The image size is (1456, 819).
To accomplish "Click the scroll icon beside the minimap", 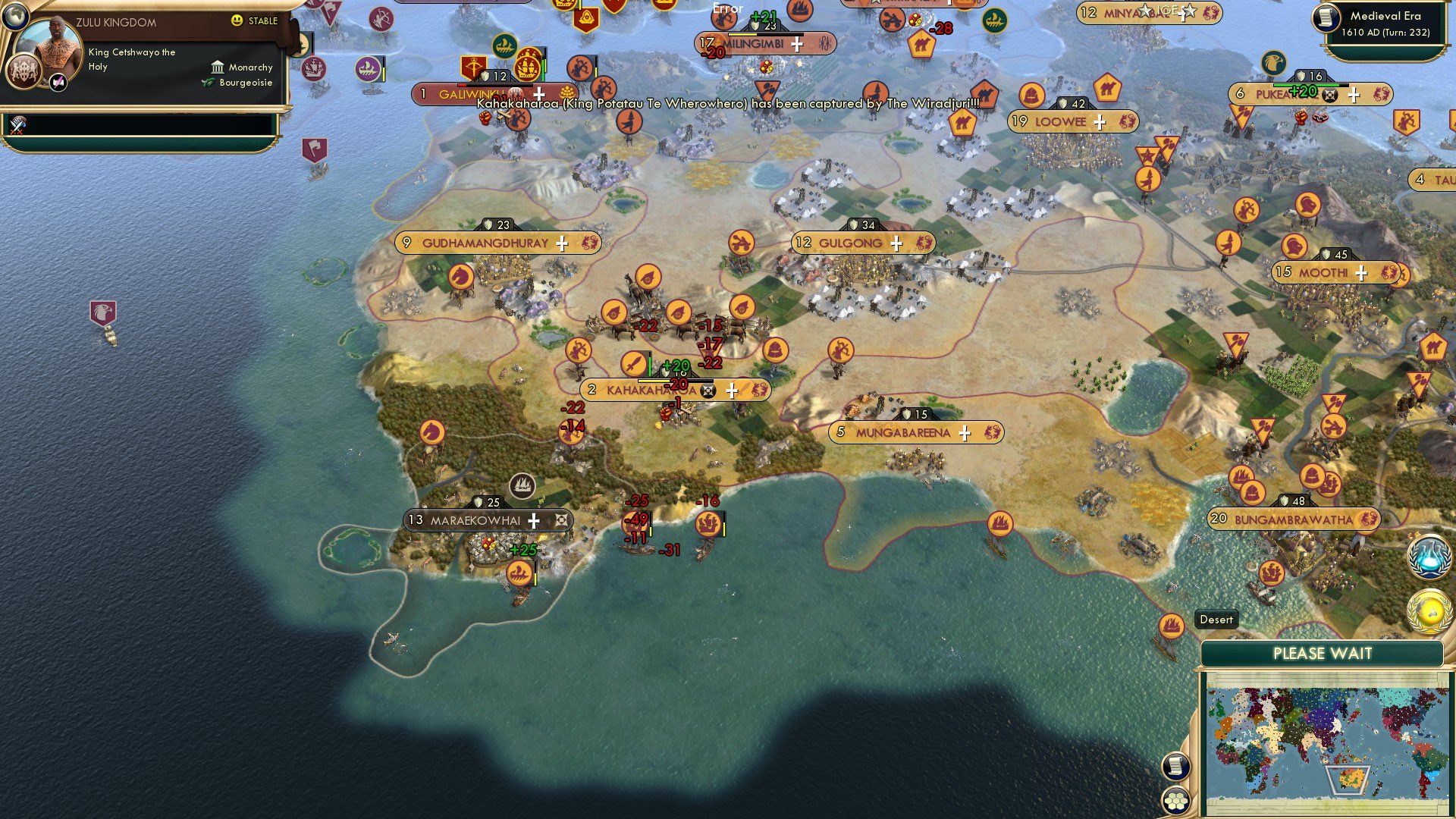I will [x=1175, y=767].
